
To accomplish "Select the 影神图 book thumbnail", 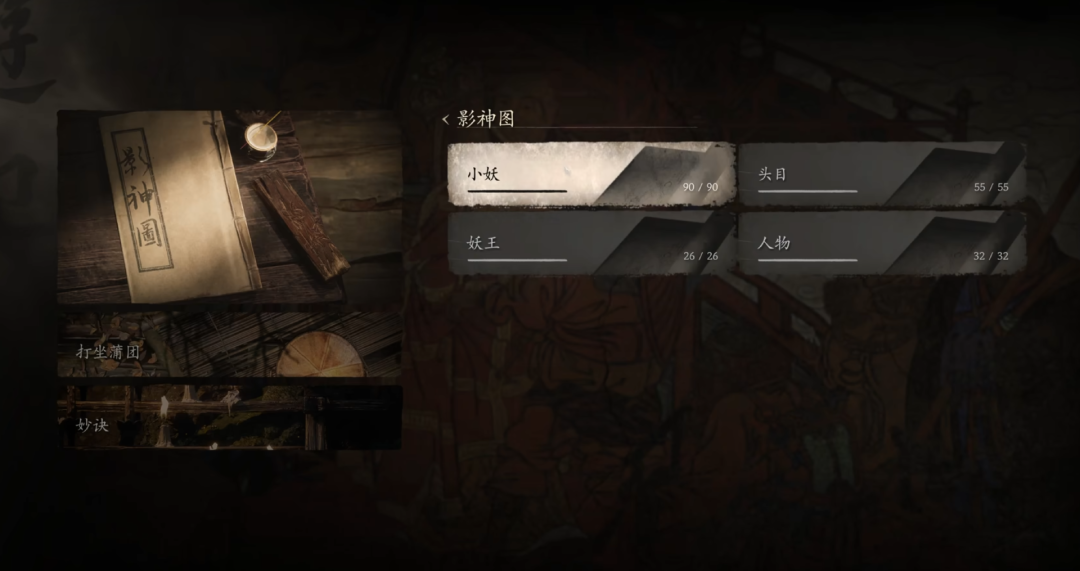I will [x=229, y=207].
